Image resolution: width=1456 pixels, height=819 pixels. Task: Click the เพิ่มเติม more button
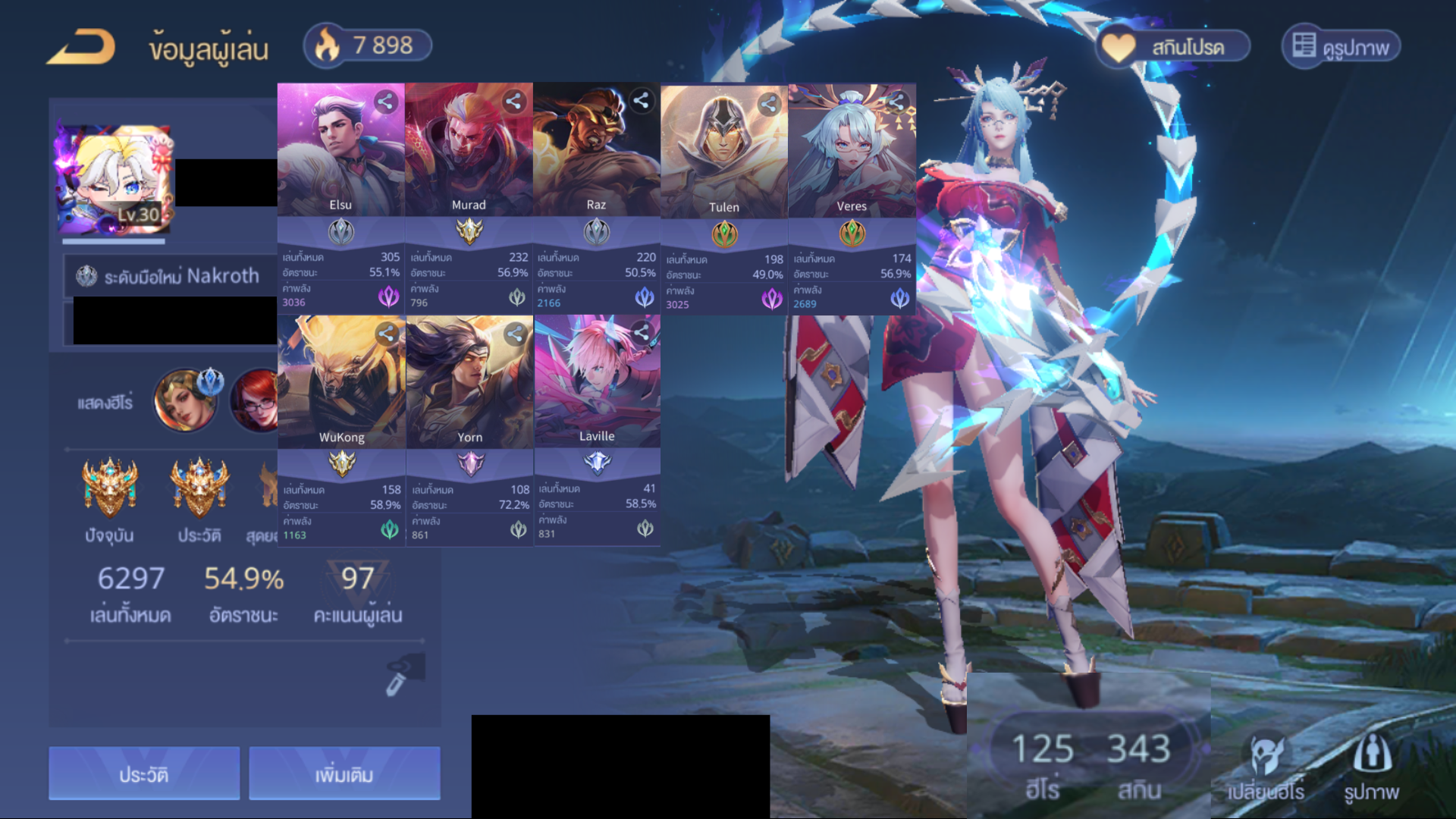click(344, 773)
